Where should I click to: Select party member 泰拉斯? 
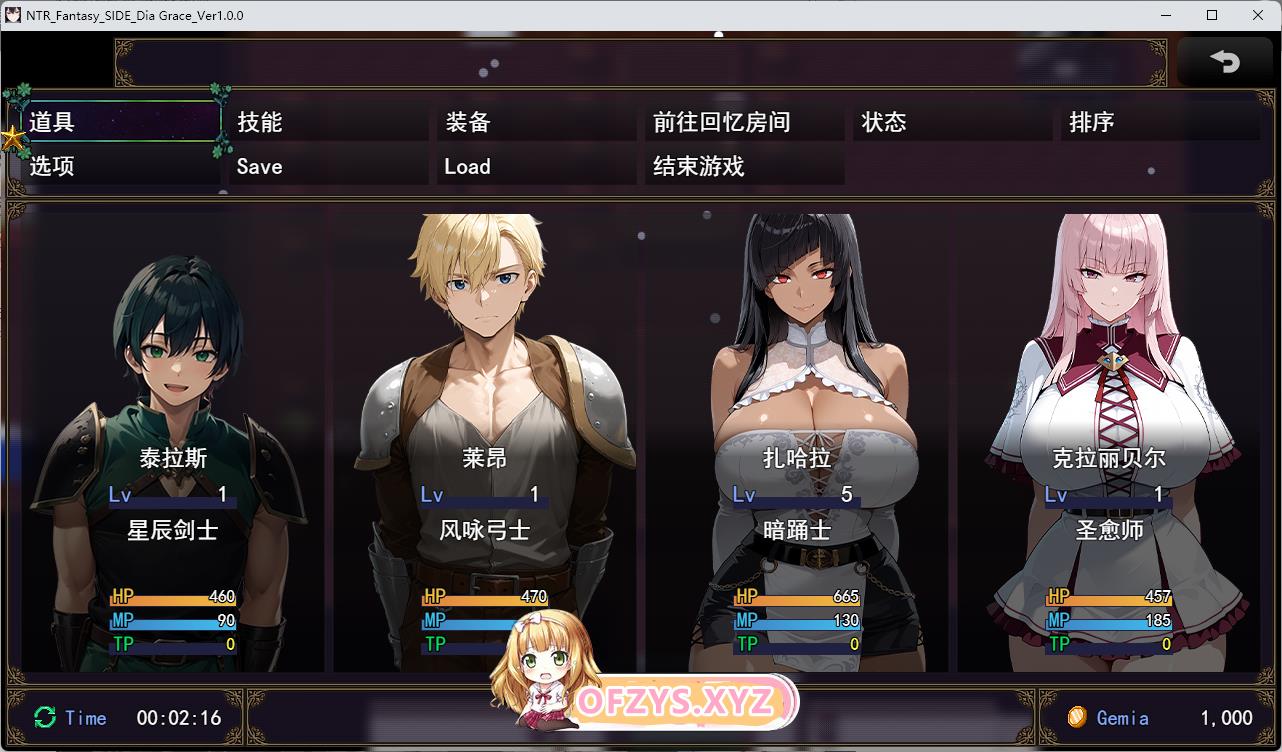pos(173,440)
